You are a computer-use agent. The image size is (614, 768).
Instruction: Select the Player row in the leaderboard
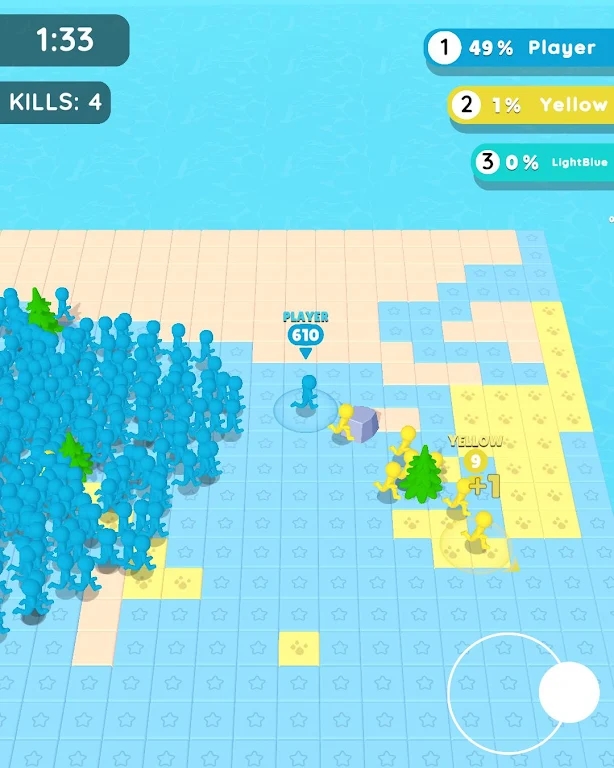tap(520, 48)
